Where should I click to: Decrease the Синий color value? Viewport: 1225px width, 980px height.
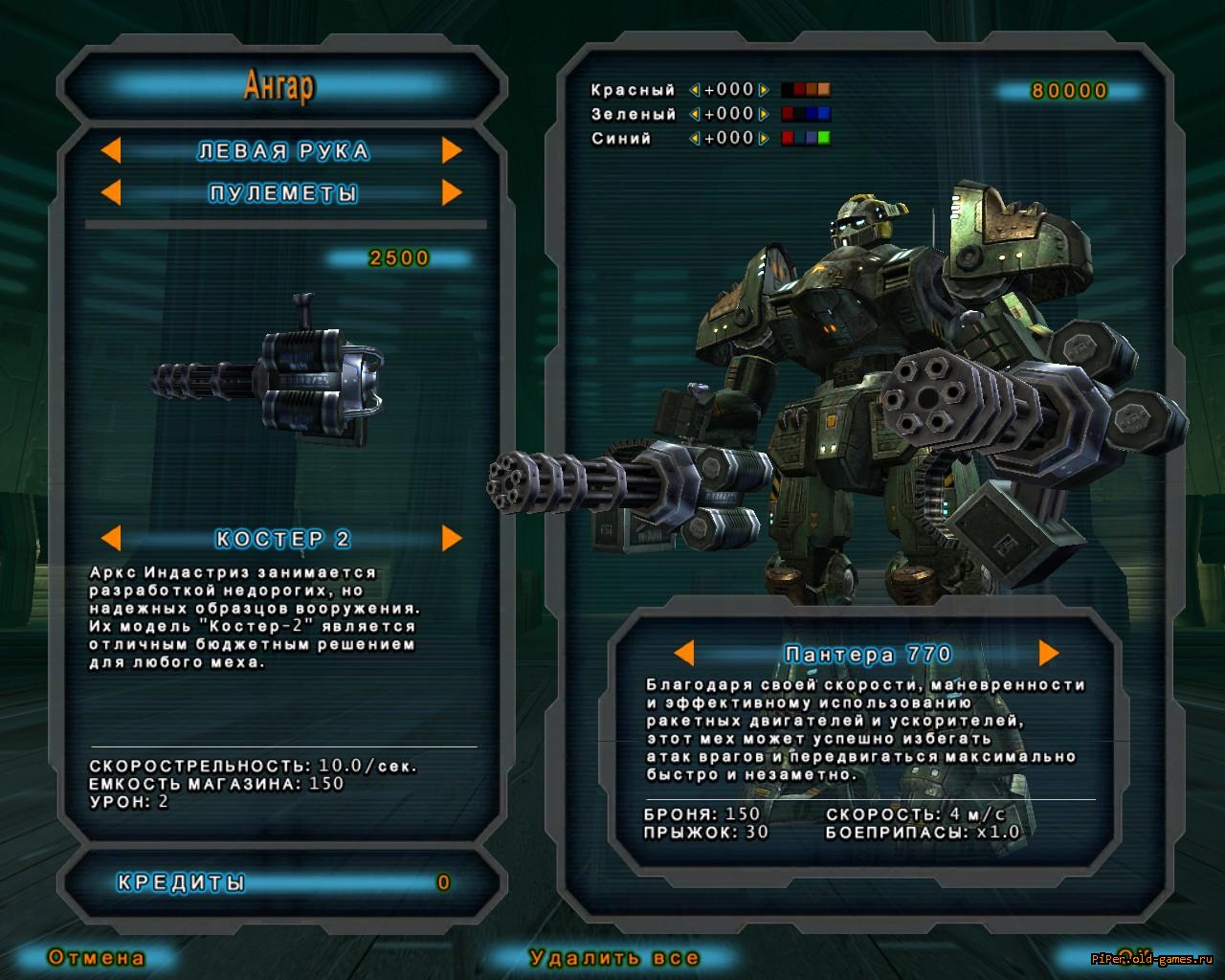pyautogui.click(x=695, y=139)
